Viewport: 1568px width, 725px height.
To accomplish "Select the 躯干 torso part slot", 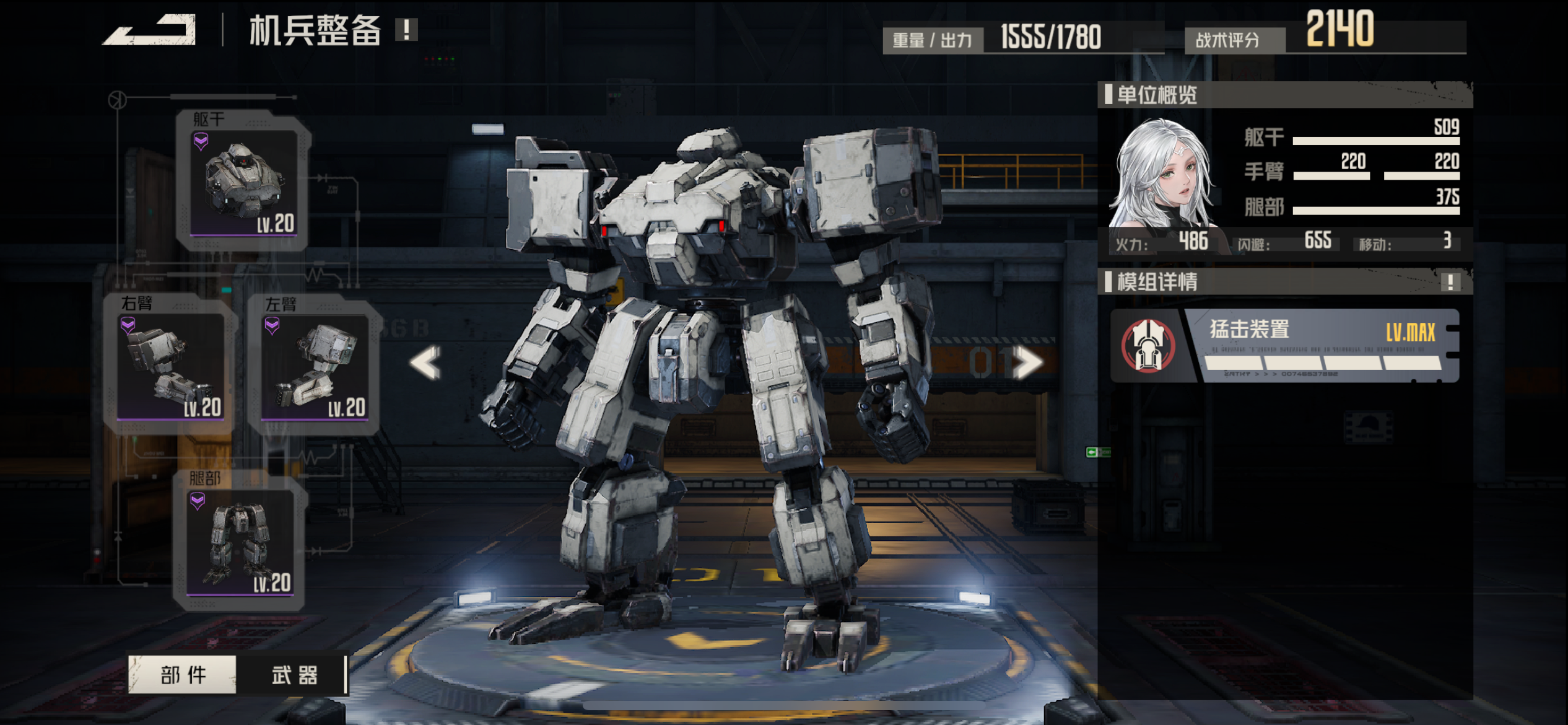I will coord(243,182).
